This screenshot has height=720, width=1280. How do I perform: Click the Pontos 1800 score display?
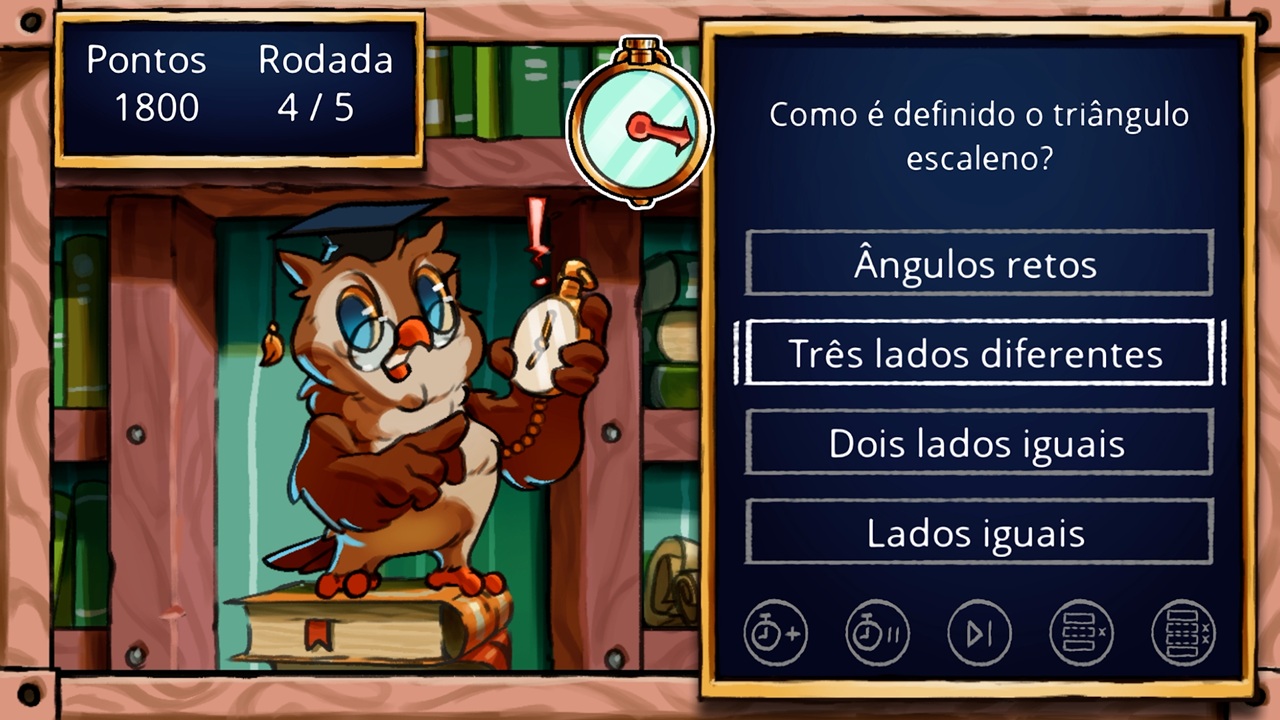pyautogui.click(x=147, y=85)
